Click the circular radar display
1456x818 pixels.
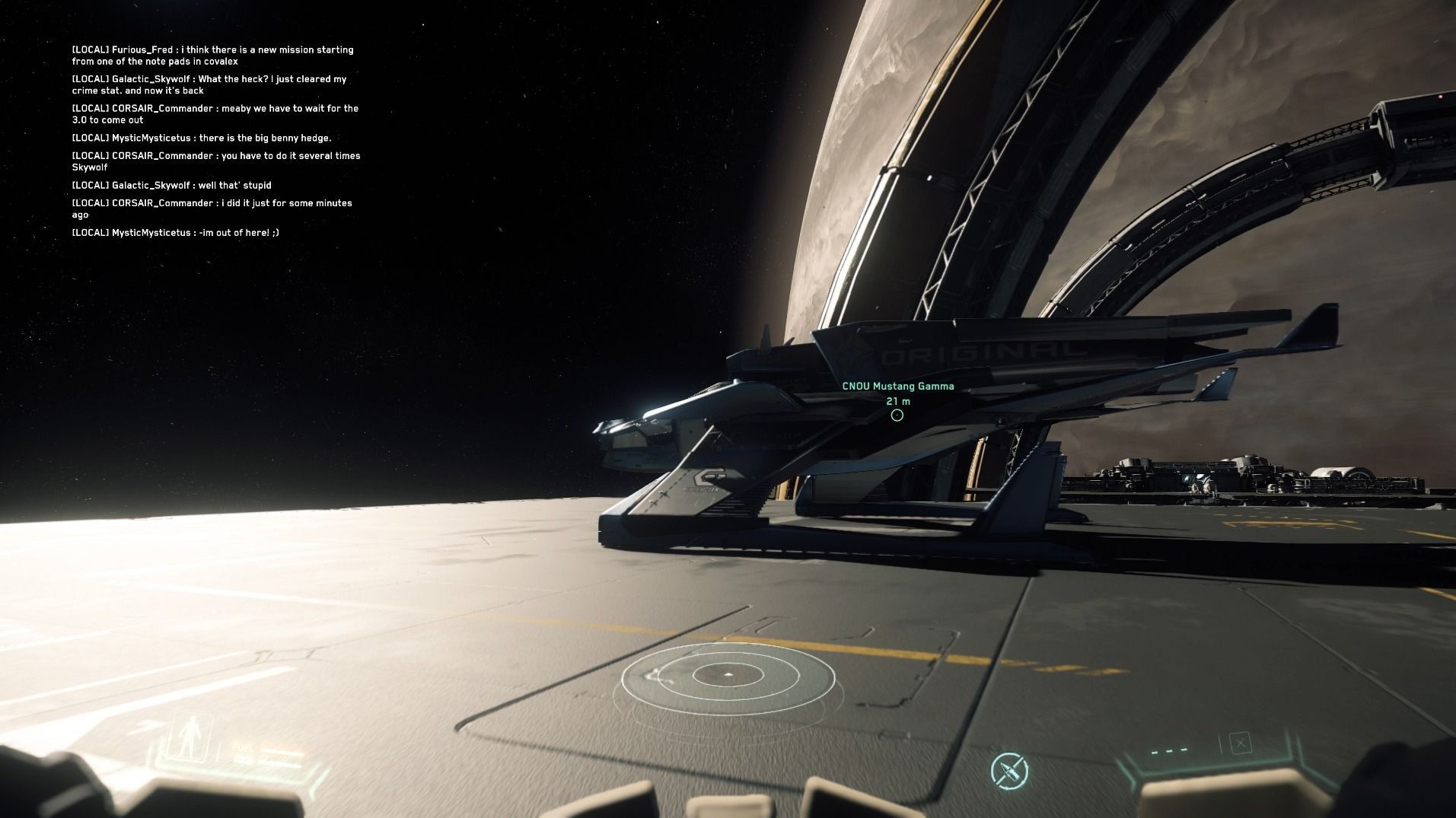[728, 675]
